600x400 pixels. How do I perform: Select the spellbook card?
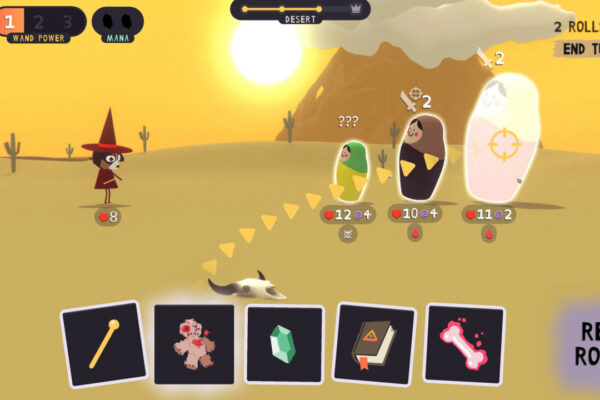coord(373,344)
